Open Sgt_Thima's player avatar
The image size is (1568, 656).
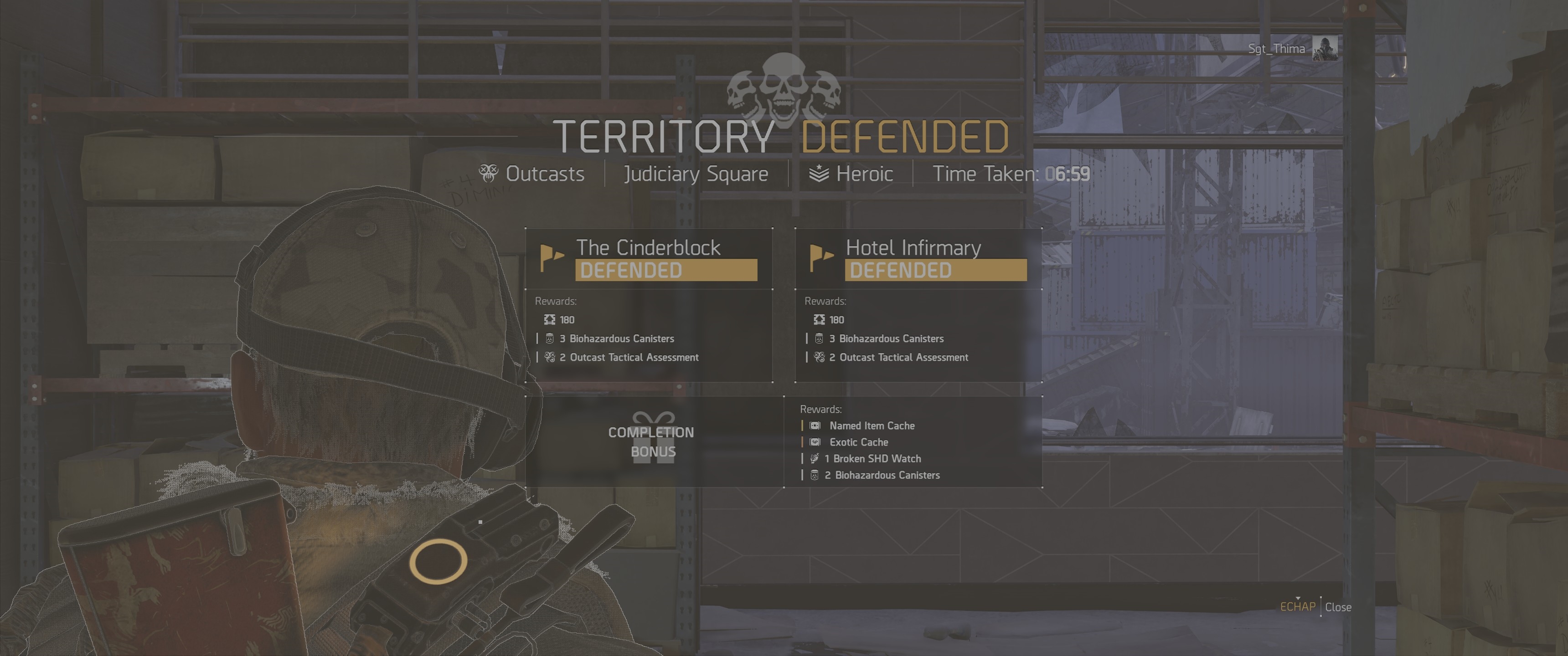coord(1325,48)
